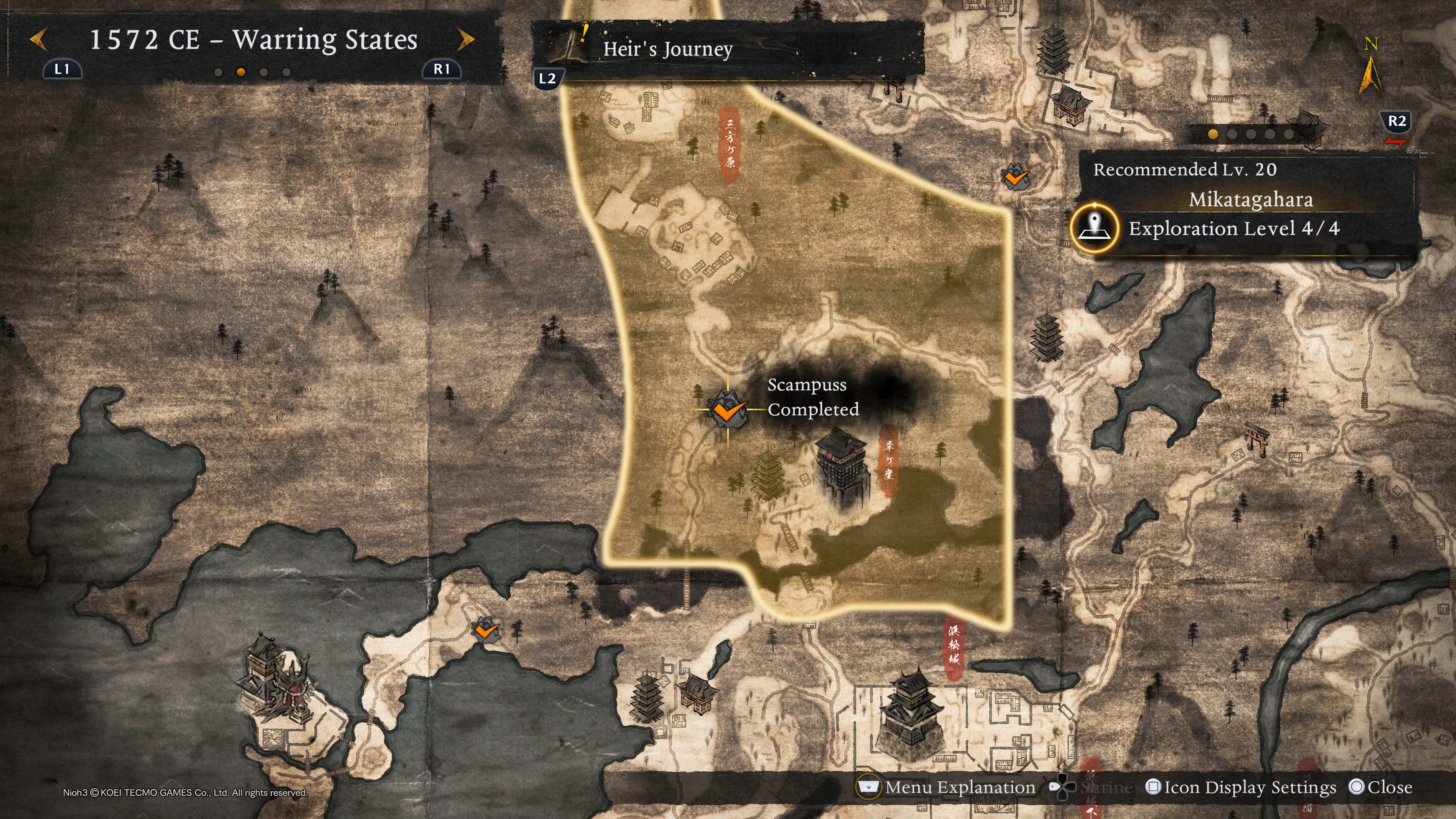
Task: Select the Scampuss Completed map marker
Action: [728, 409]
